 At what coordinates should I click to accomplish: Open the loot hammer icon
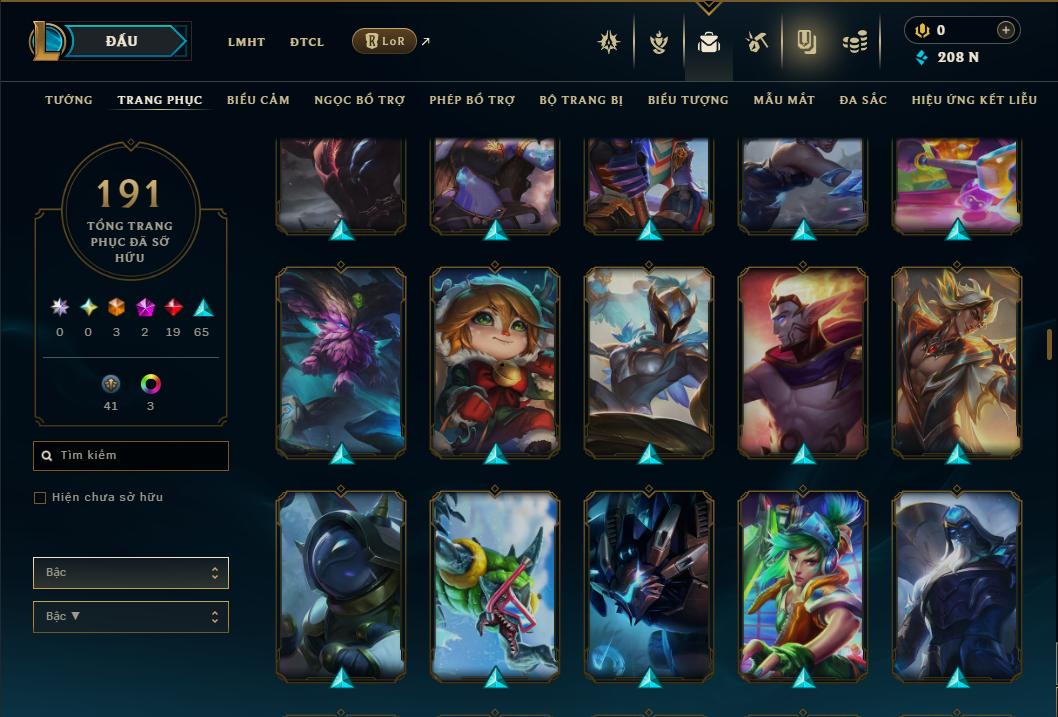[756, 42]
